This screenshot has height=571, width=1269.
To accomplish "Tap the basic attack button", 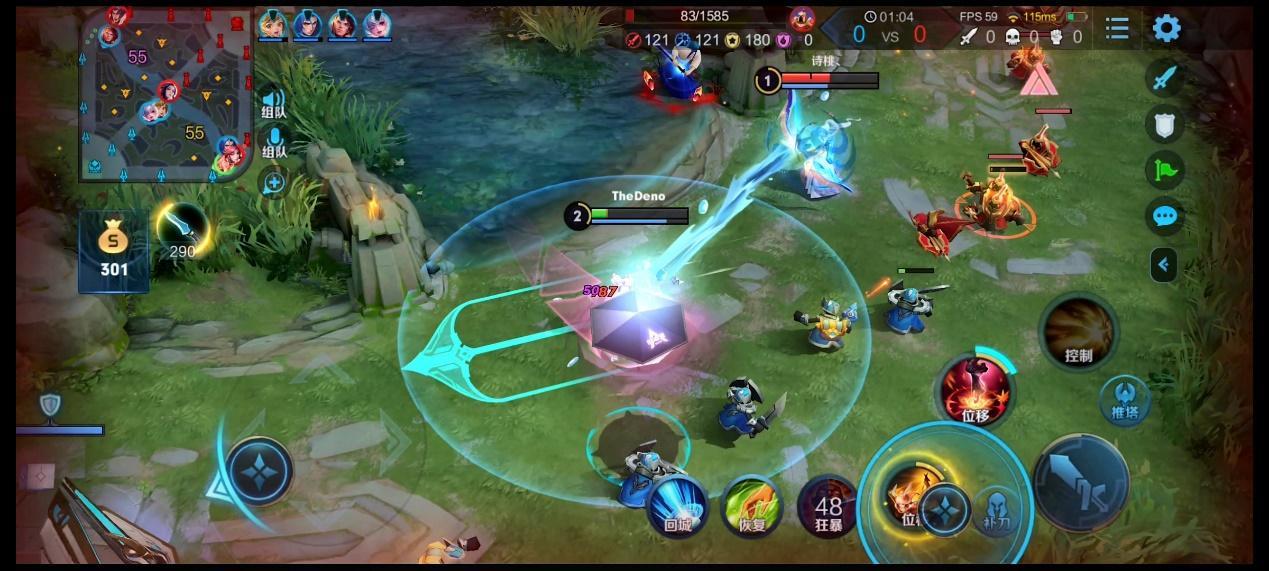I will 1081,483.
